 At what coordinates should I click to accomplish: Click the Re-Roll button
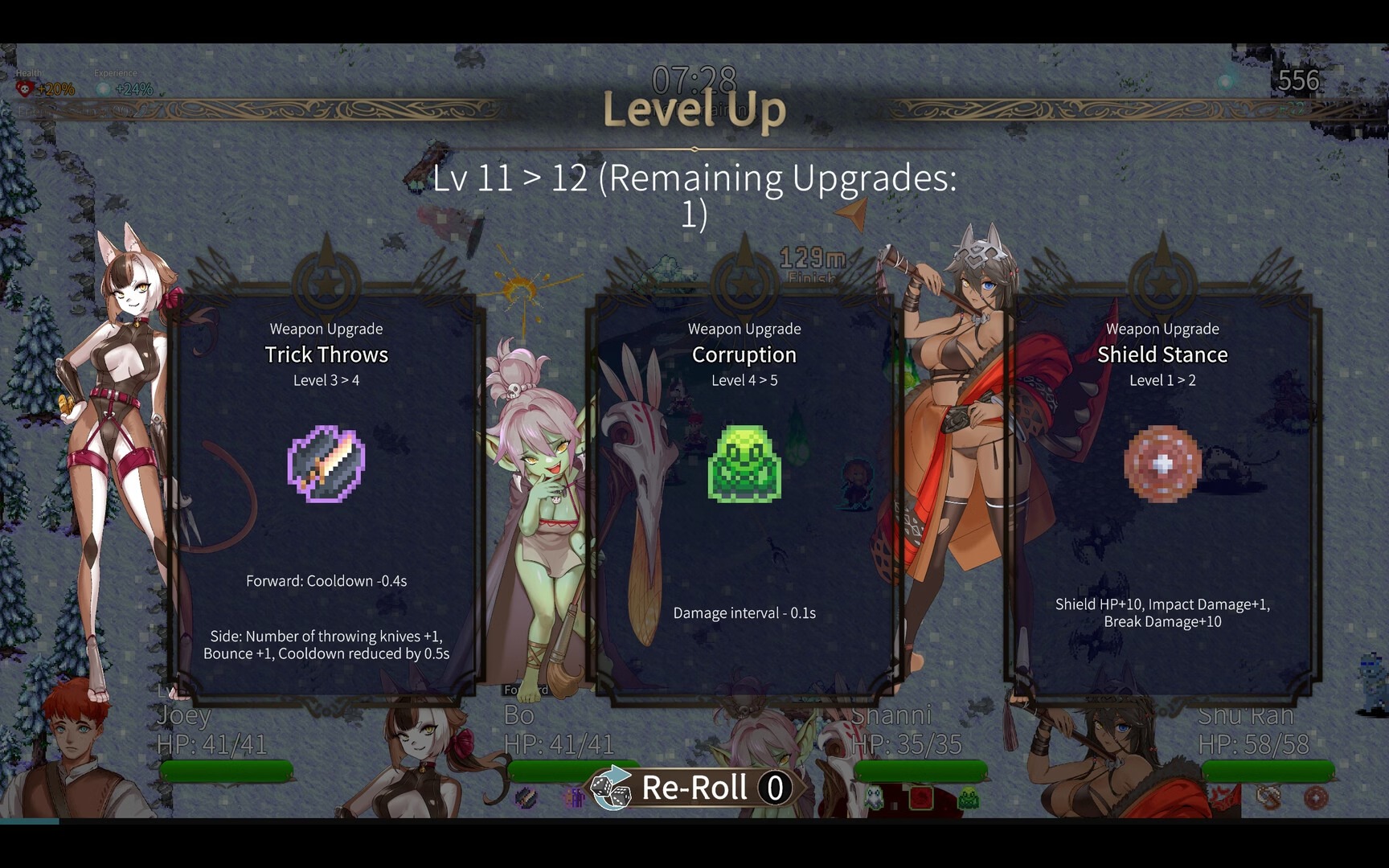(693, 788)
